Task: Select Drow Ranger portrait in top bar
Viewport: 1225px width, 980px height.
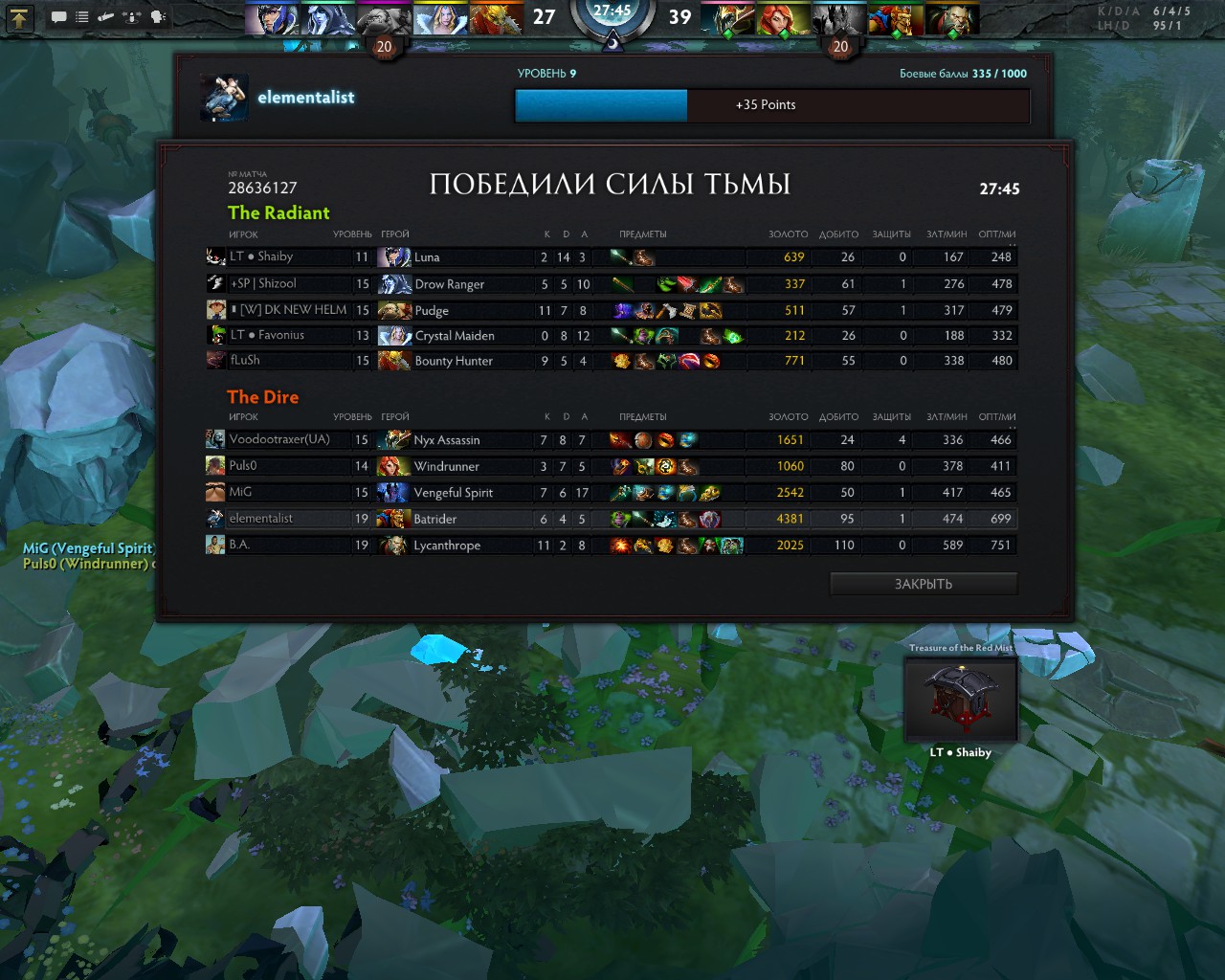Action: click(327, 19)
